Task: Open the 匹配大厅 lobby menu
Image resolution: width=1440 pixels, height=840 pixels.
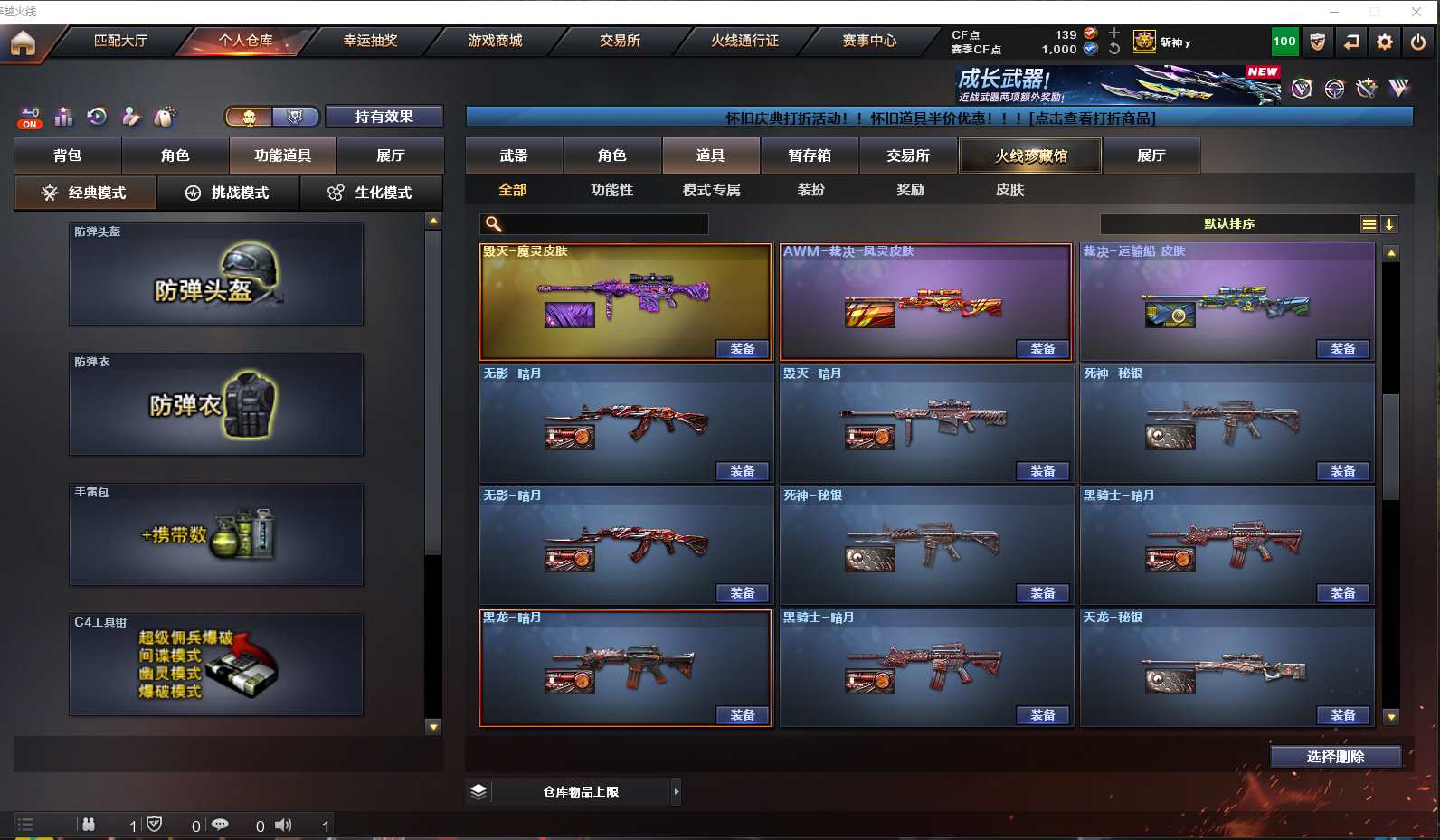Action: (120, 41)
